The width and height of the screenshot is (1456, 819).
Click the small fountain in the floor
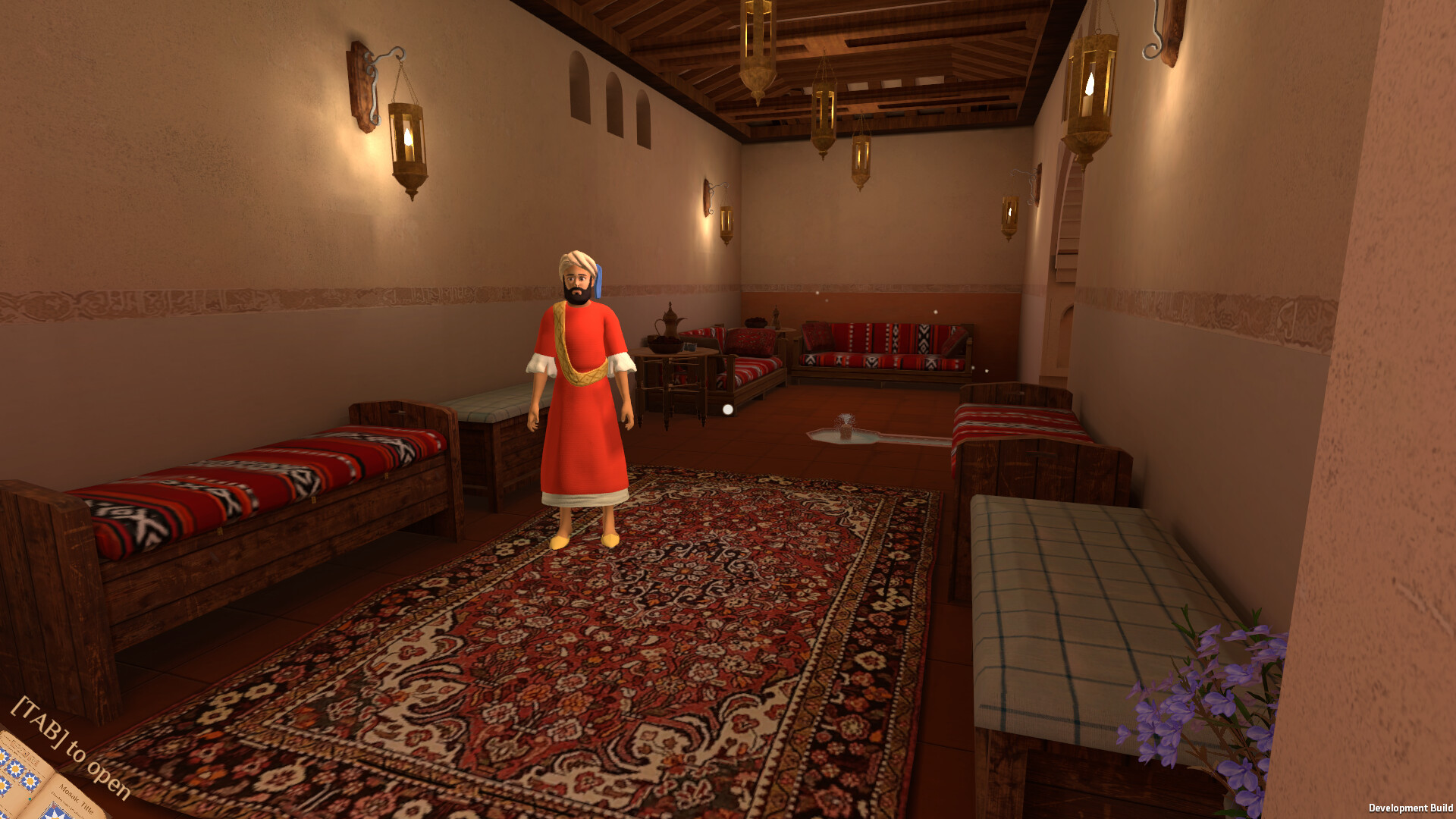[x=846, y=428]
